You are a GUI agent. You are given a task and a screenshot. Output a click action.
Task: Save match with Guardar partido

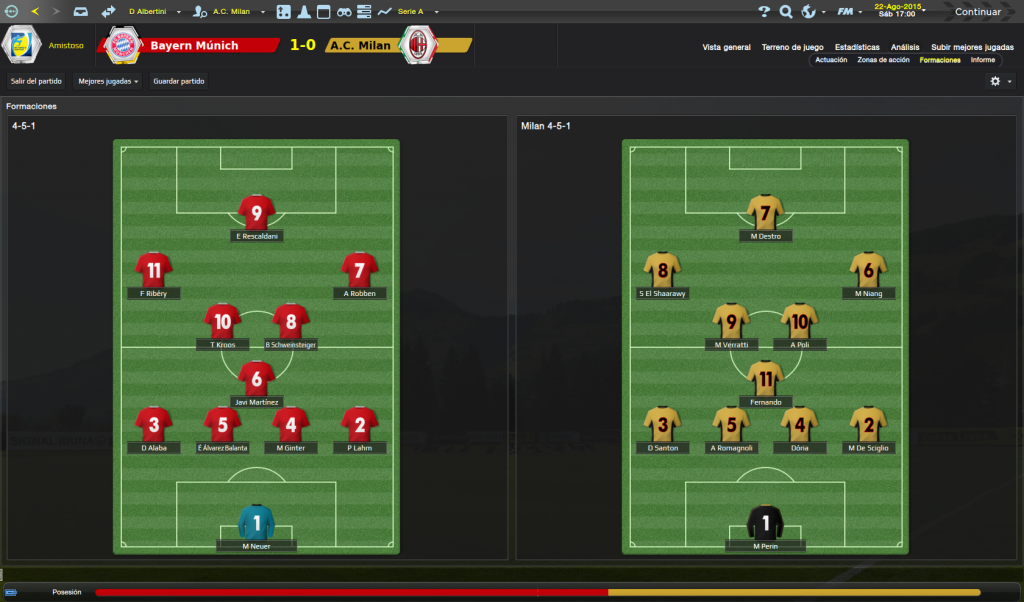click(x=179, y=81)
